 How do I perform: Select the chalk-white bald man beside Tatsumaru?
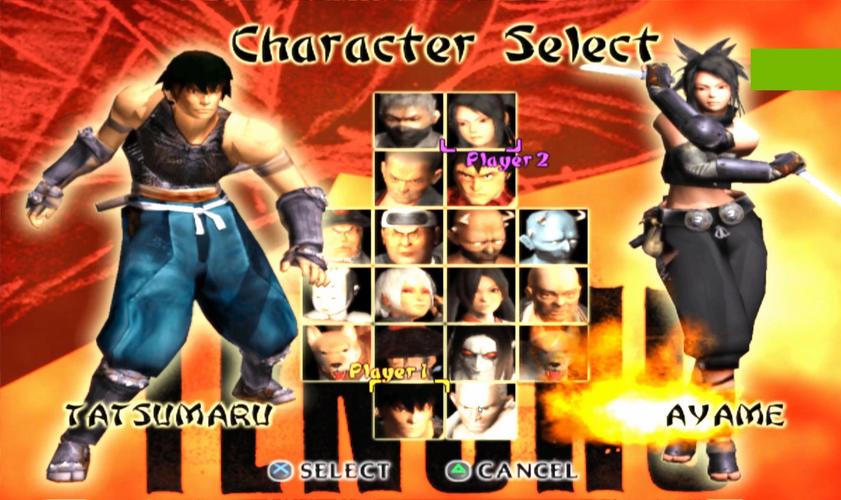coord(481,409)
